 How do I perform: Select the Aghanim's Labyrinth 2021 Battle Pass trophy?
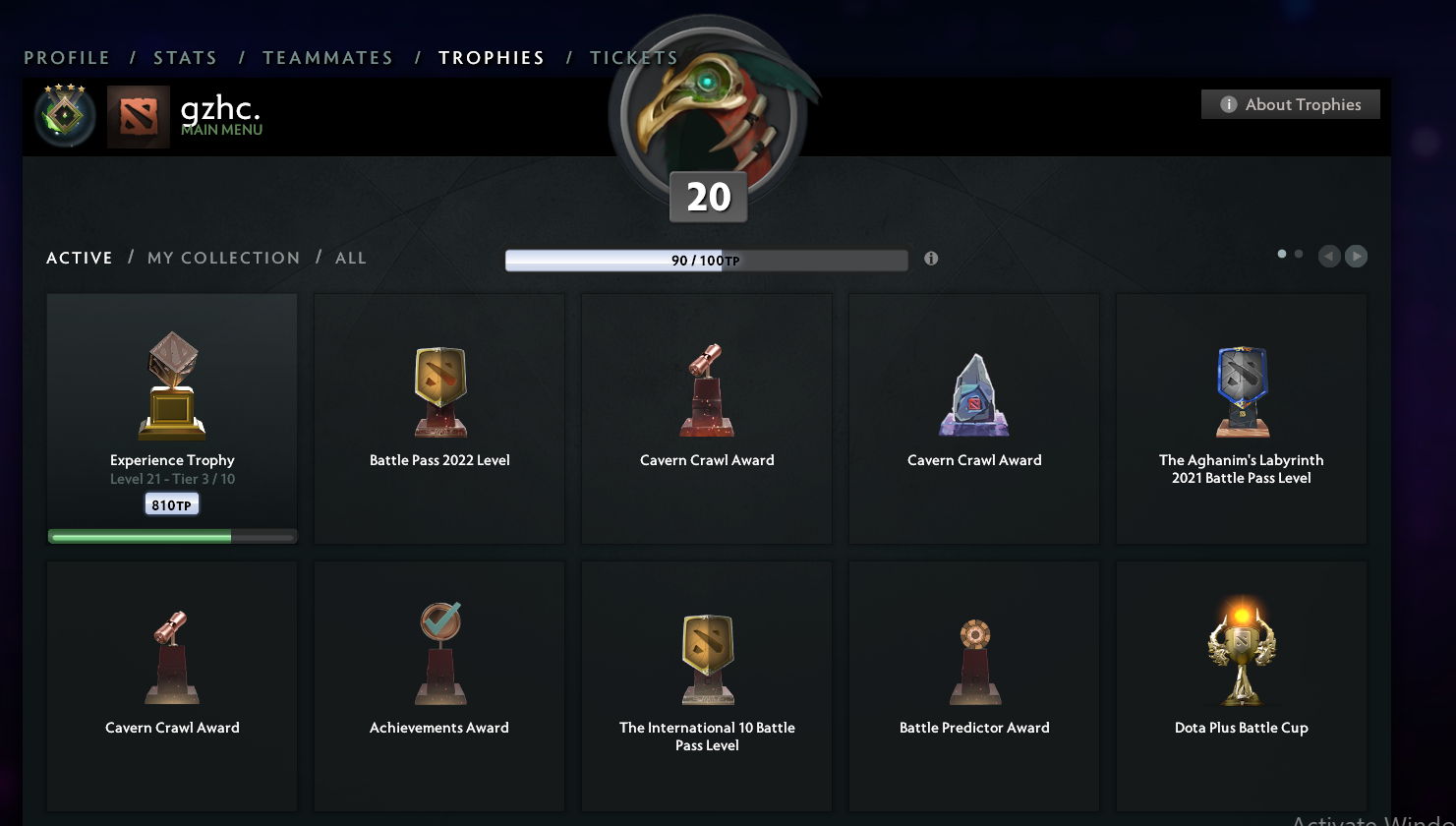coord(1241,413)
